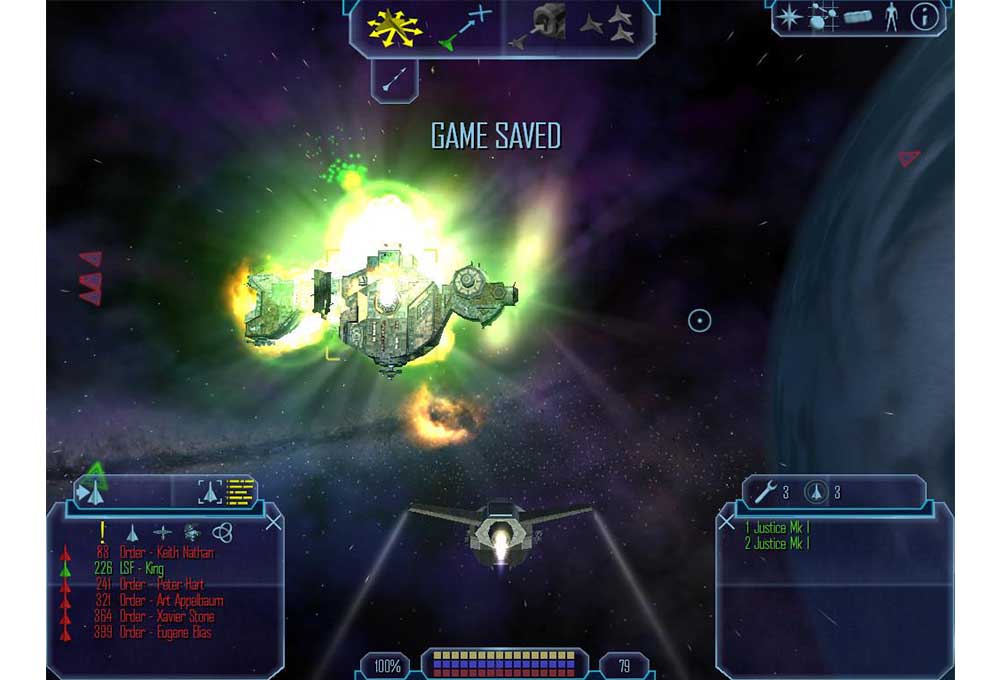
Task: Close the contact list panel
Action: (x=273, y=521)
